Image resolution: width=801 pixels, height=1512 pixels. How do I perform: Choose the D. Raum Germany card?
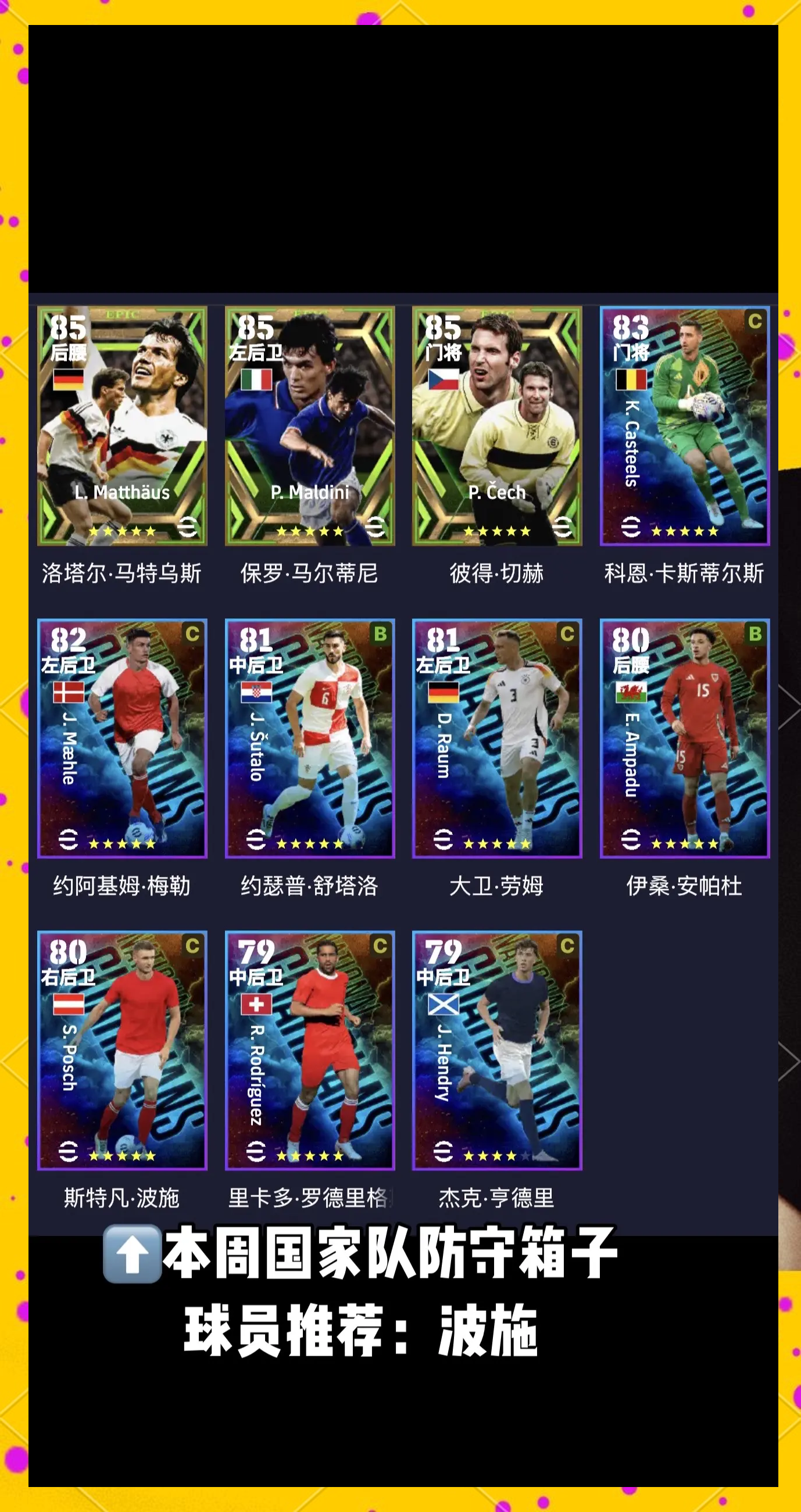497,739
